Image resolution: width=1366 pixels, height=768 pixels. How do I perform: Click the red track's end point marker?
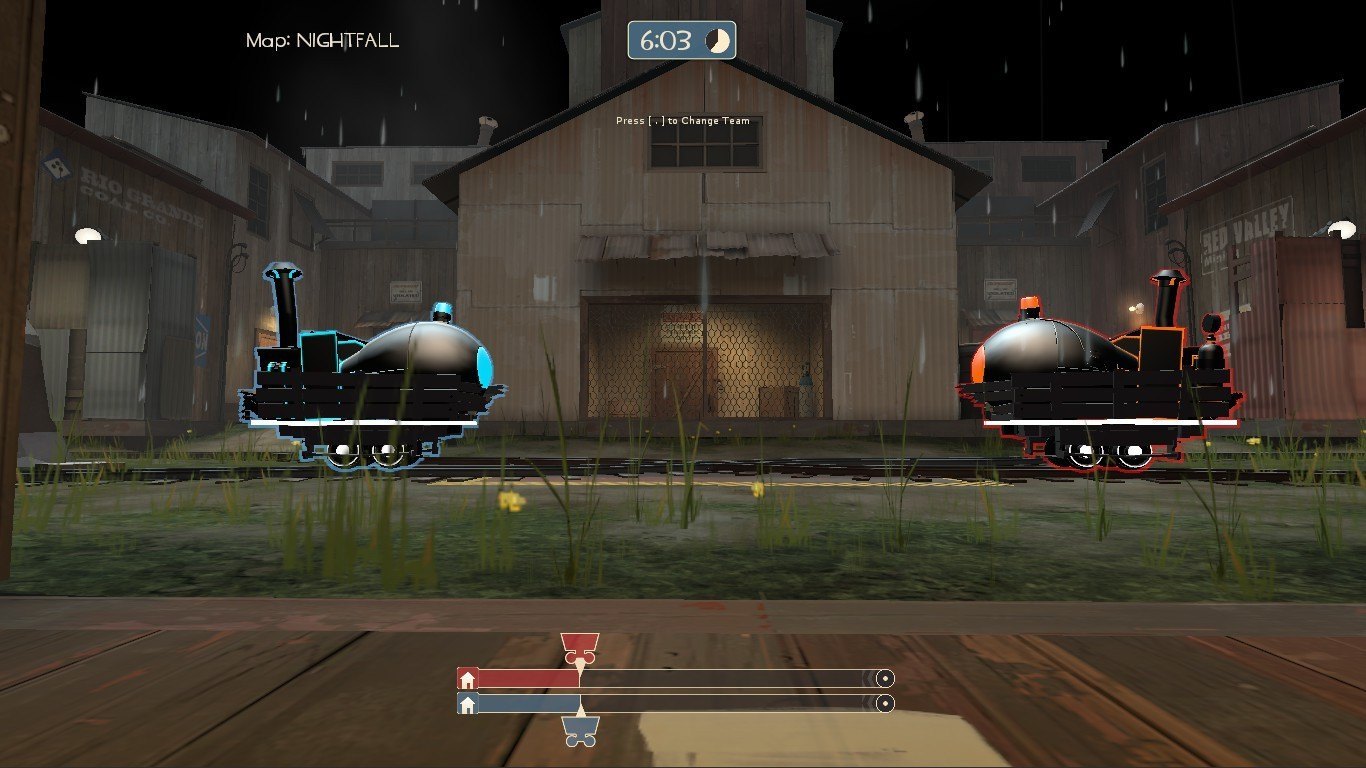coord(883,679)
